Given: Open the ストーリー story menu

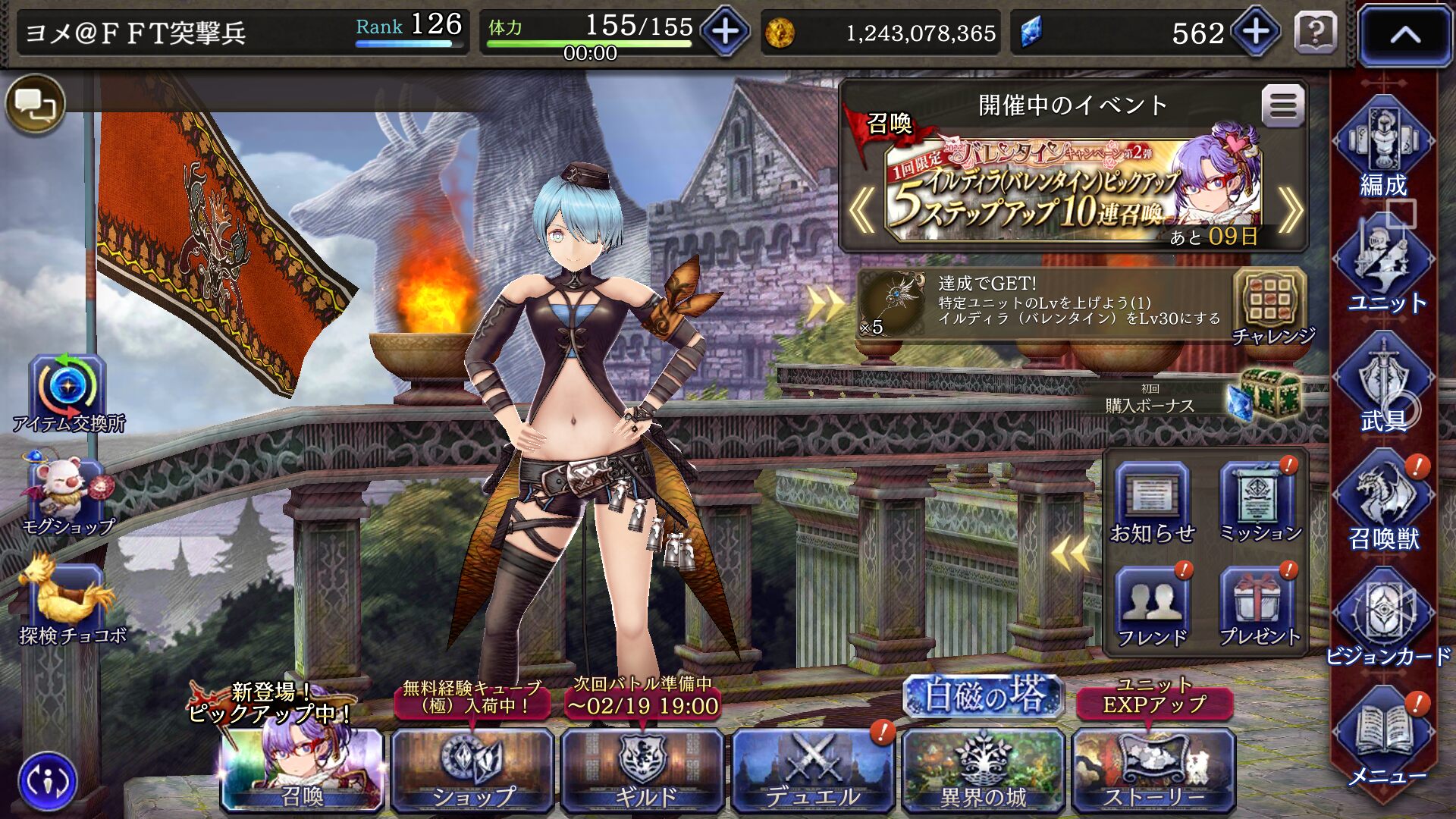Looking at the screenshot, I should [x=1153, y=769].
